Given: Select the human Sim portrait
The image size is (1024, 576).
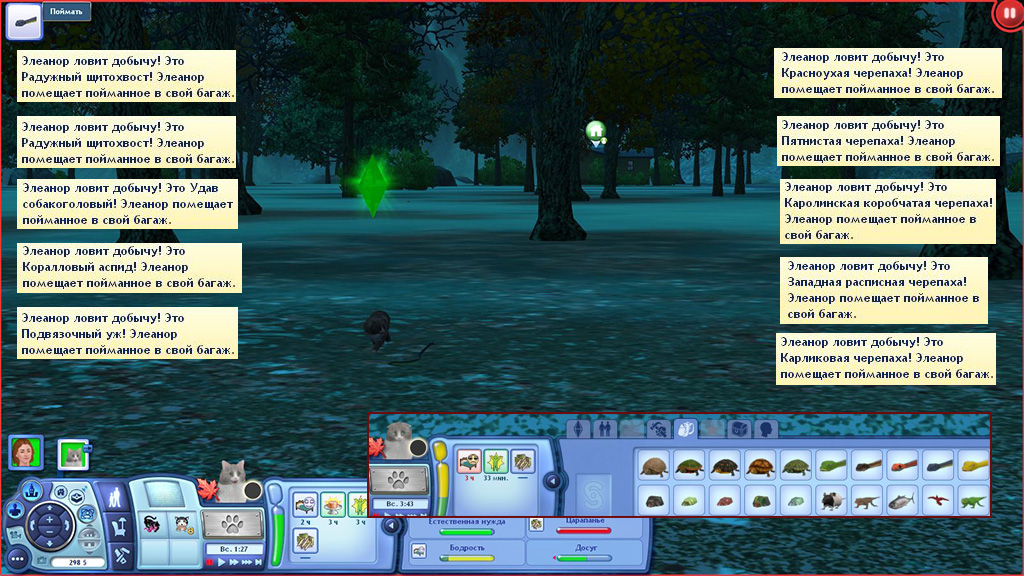Looking at the screenshot, I should 25,453.
